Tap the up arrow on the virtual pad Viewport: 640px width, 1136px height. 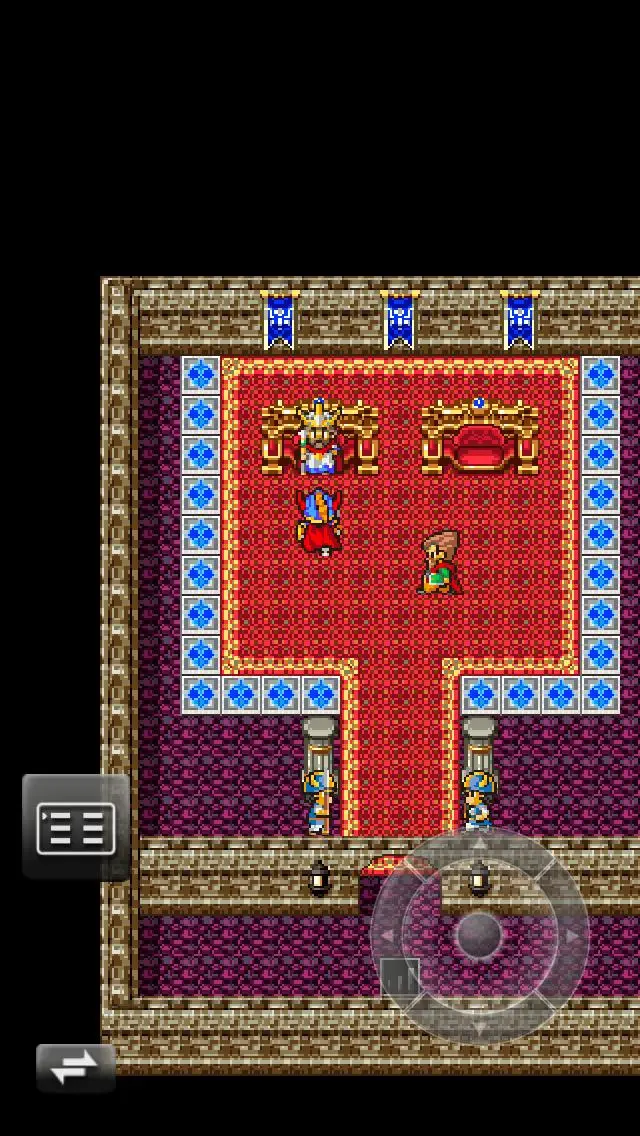(480, 846)
